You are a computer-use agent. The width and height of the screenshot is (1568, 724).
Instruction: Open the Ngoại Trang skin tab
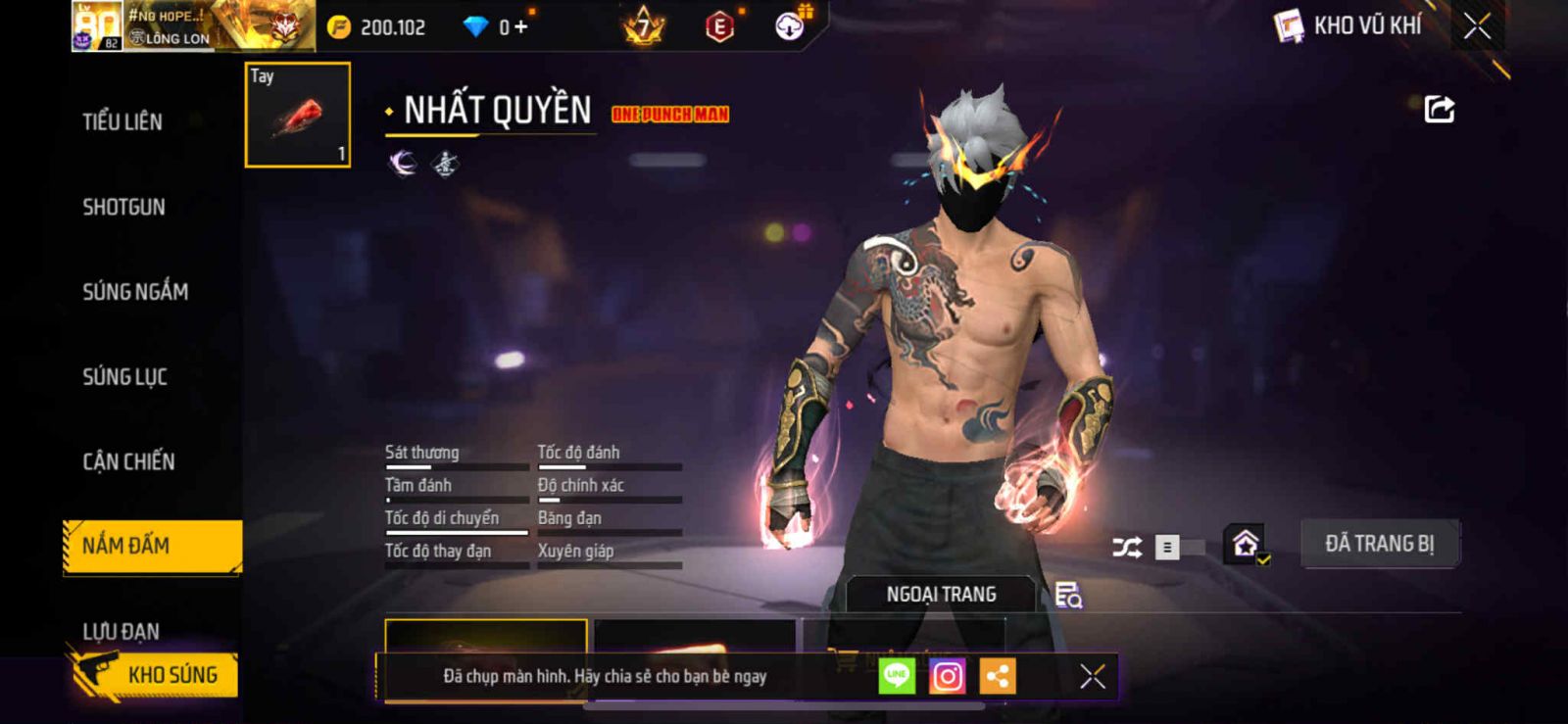coord(941,595)
